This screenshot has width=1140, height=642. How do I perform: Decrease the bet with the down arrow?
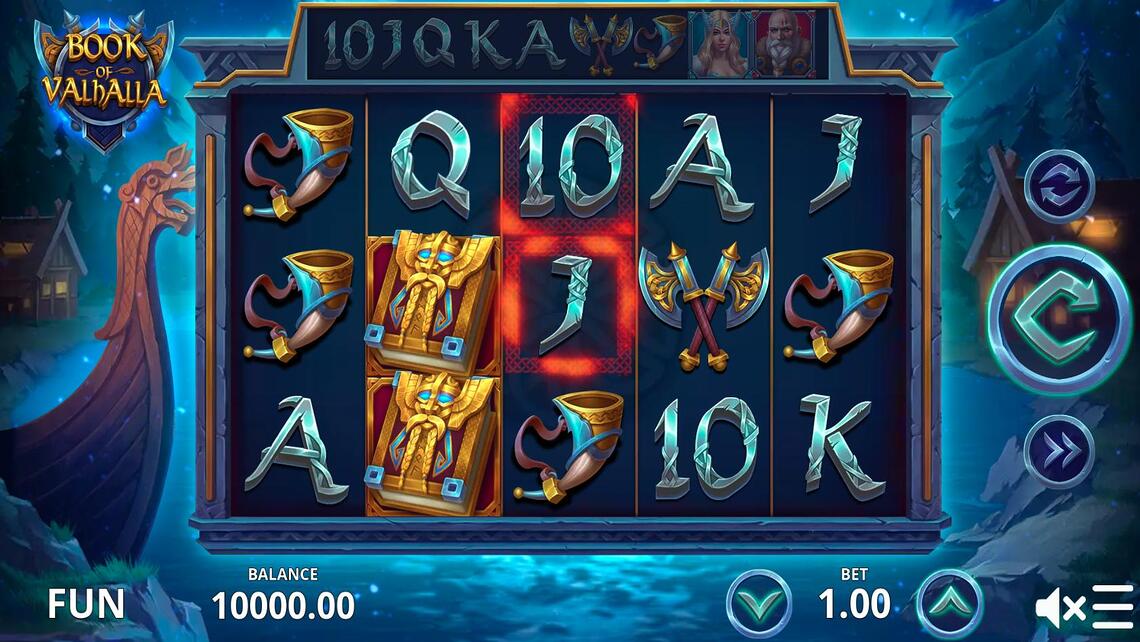coord(759,604)
